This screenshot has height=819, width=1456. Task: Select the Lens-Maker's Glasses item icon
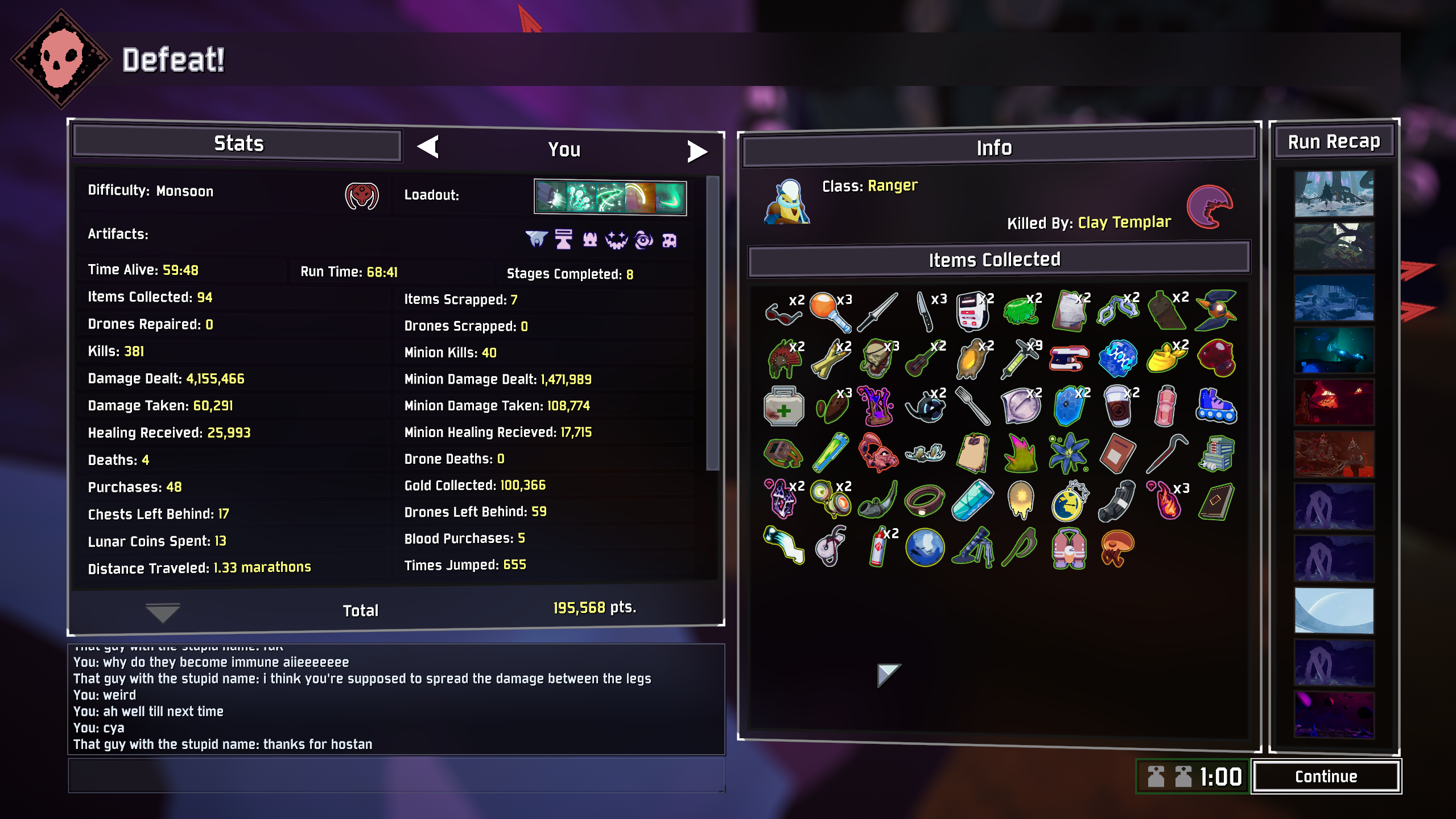(x=783, y=311)
